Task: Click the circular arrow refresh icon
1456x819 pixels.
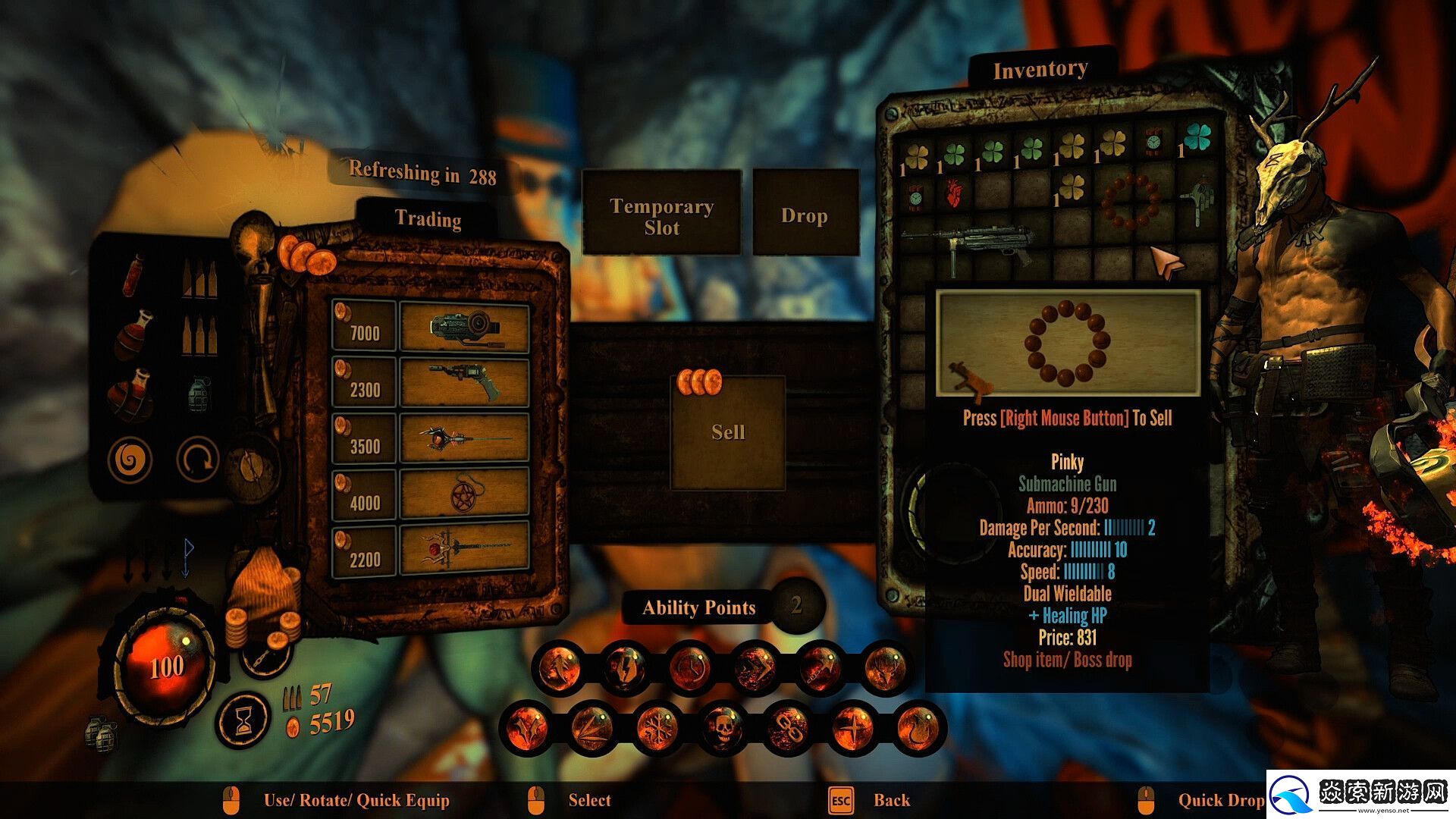Action: 198,460
